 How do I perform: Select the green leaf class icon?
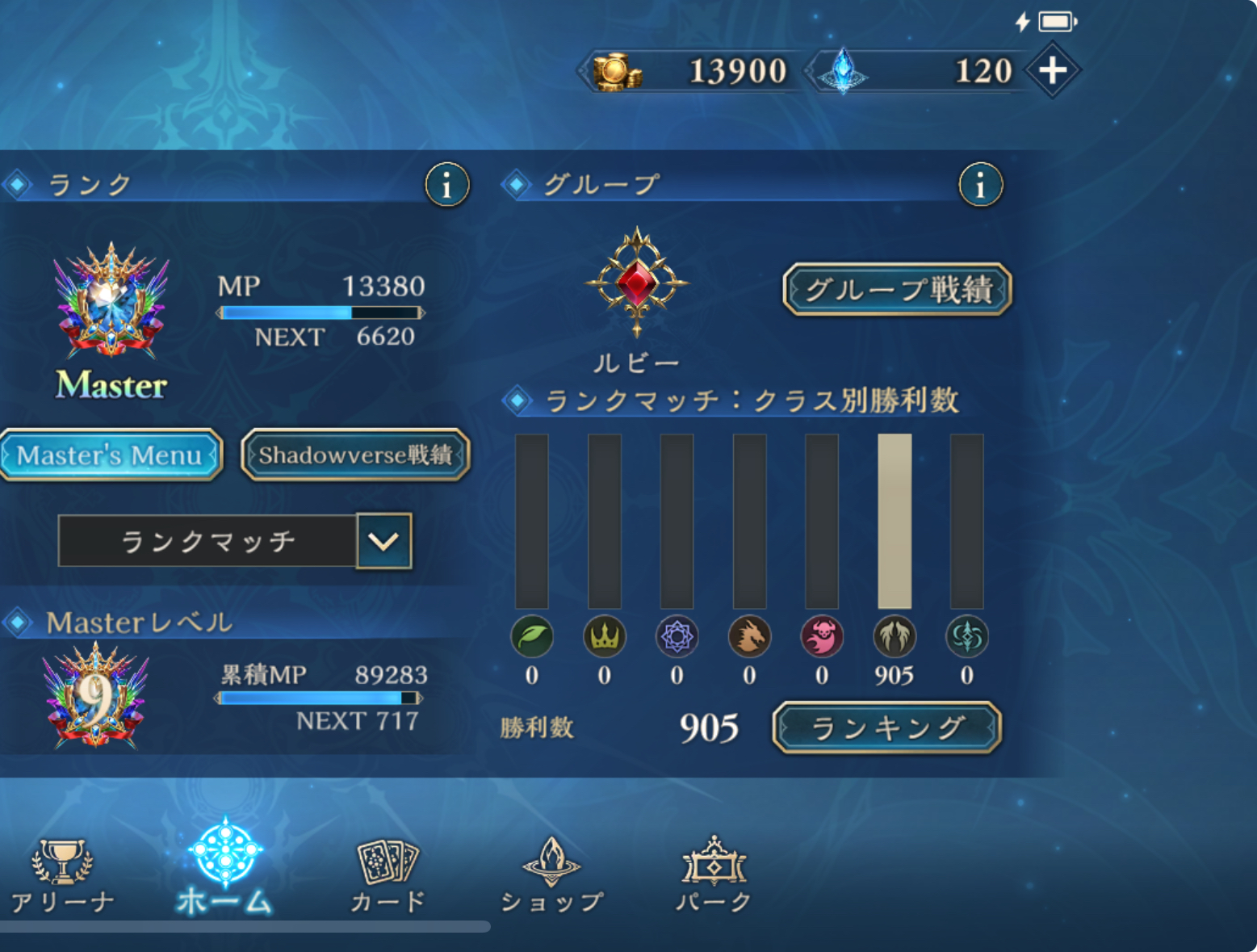click(532, 636)
